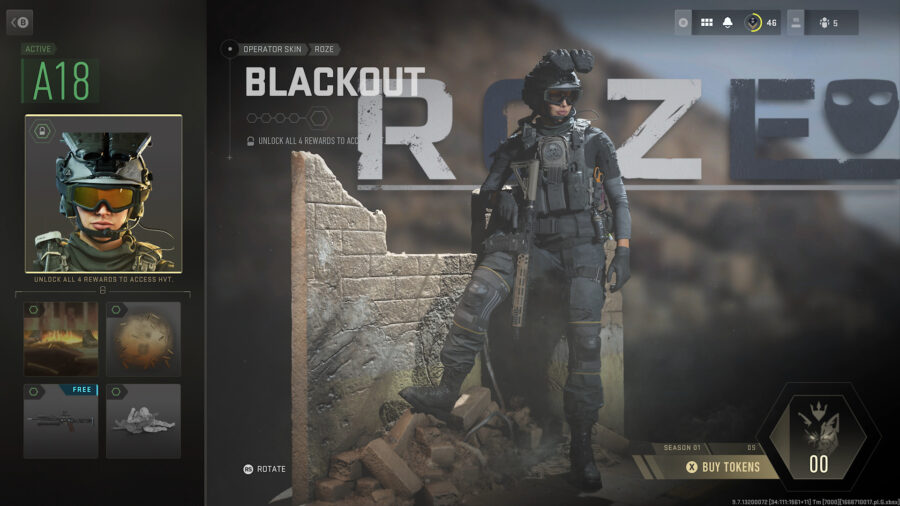Screen dimensions: 900x506
Task: Select the gray weapon charm reward tile
Action: click(x=143, y=421)
